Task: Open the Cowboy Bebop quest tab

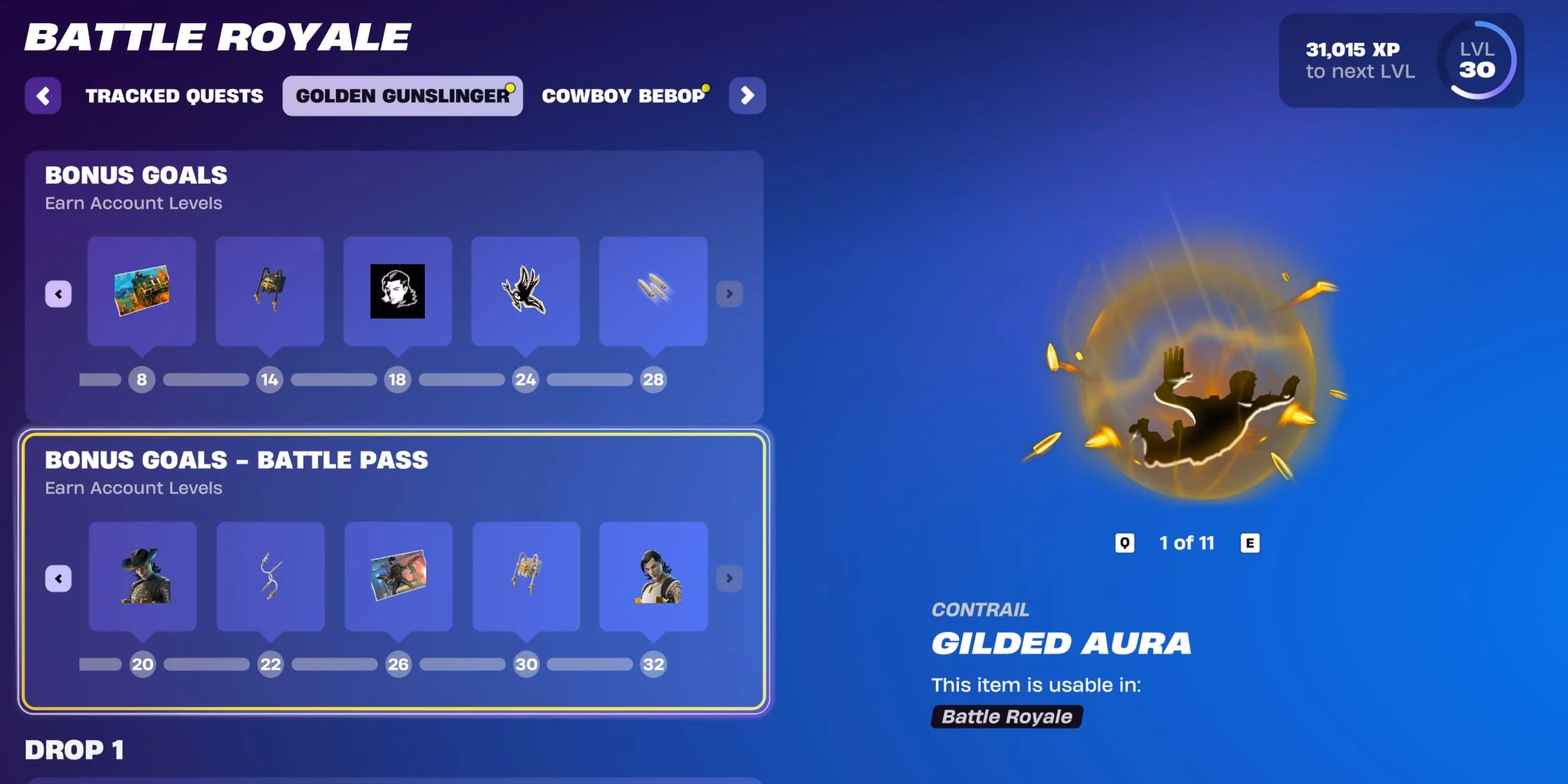Action: pyautogui.click(x=625, y=96)
